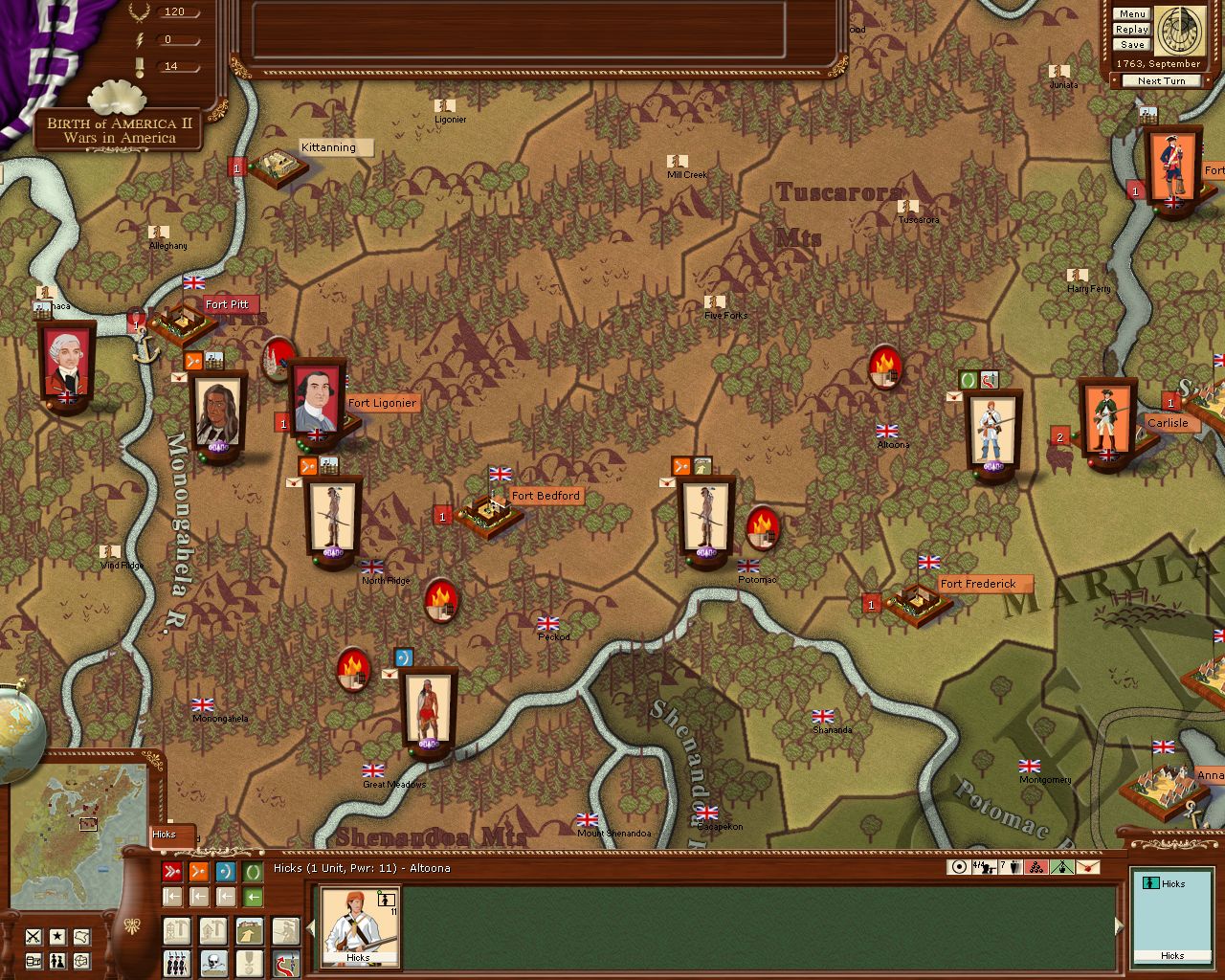Select the red assault posture button
The height and width of the screenshot is (980, 1225).
(x=172, y=872)
